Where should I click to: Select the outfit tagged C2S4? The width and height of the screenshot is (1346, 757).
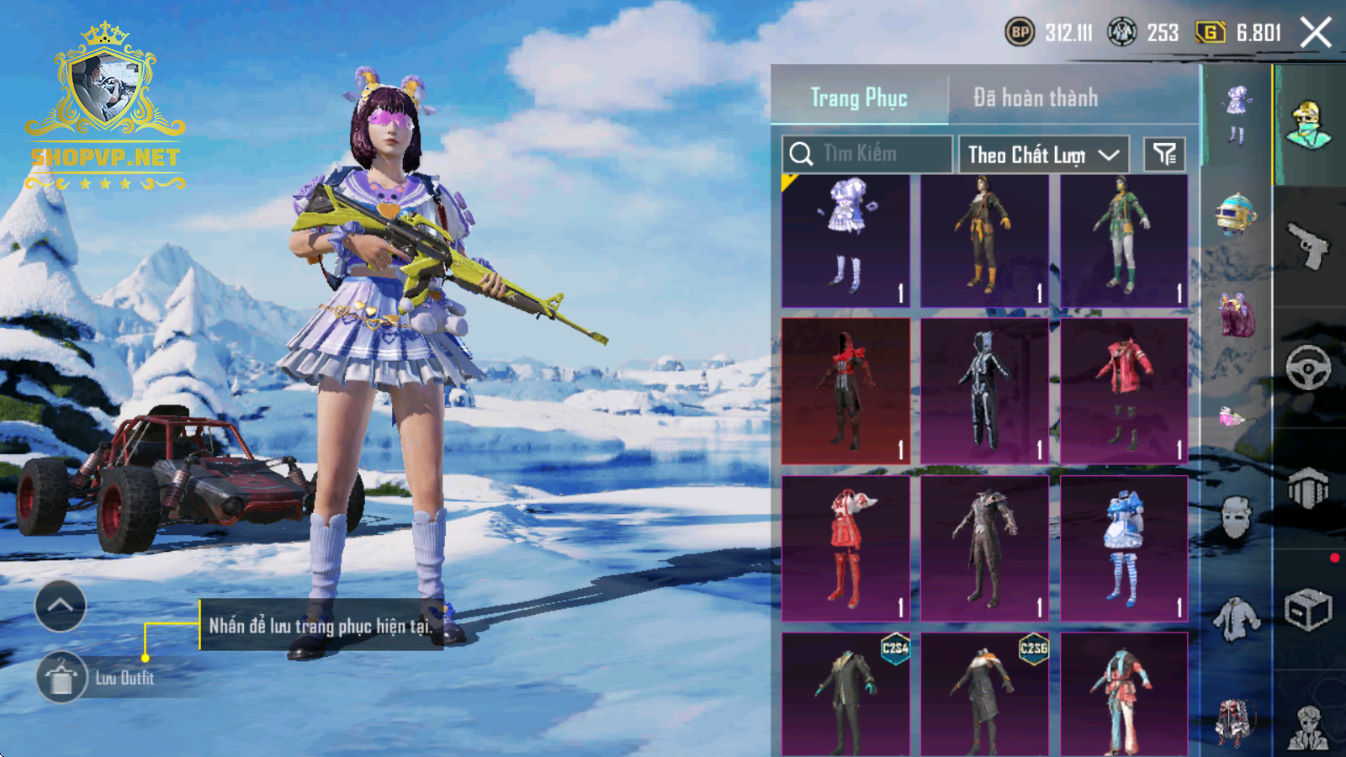[846, 694]
